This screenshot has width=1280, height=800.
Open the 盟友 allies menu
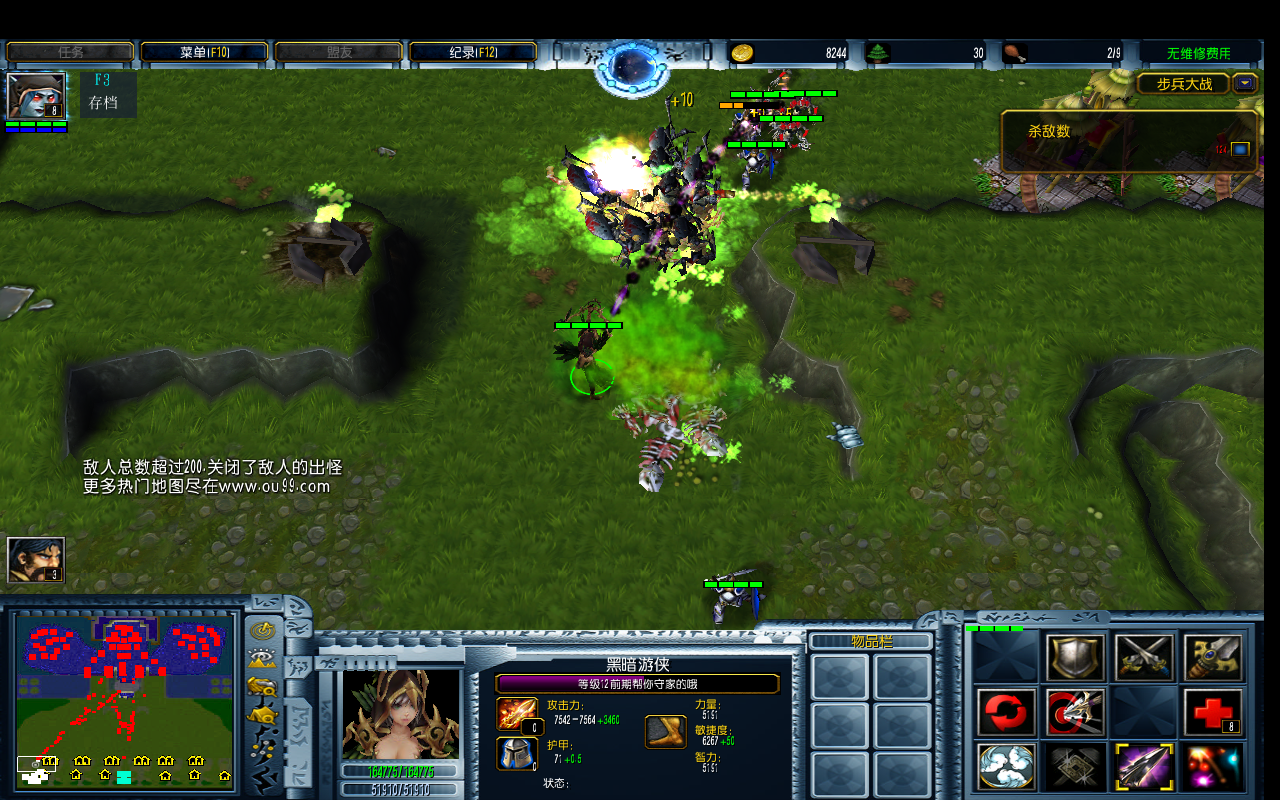339,52
